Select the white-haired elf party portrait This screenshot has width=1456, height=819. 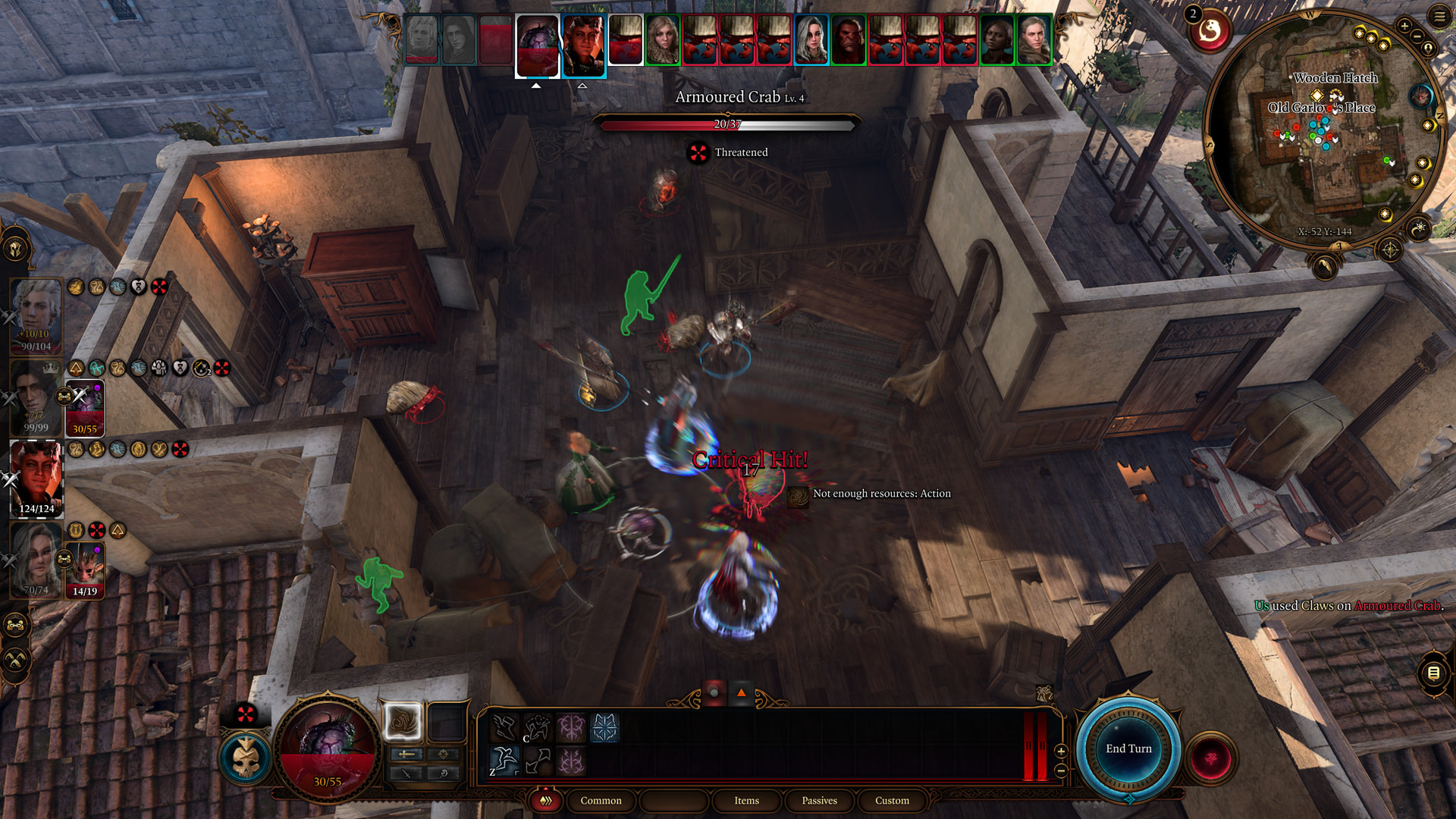pos(36,312)
